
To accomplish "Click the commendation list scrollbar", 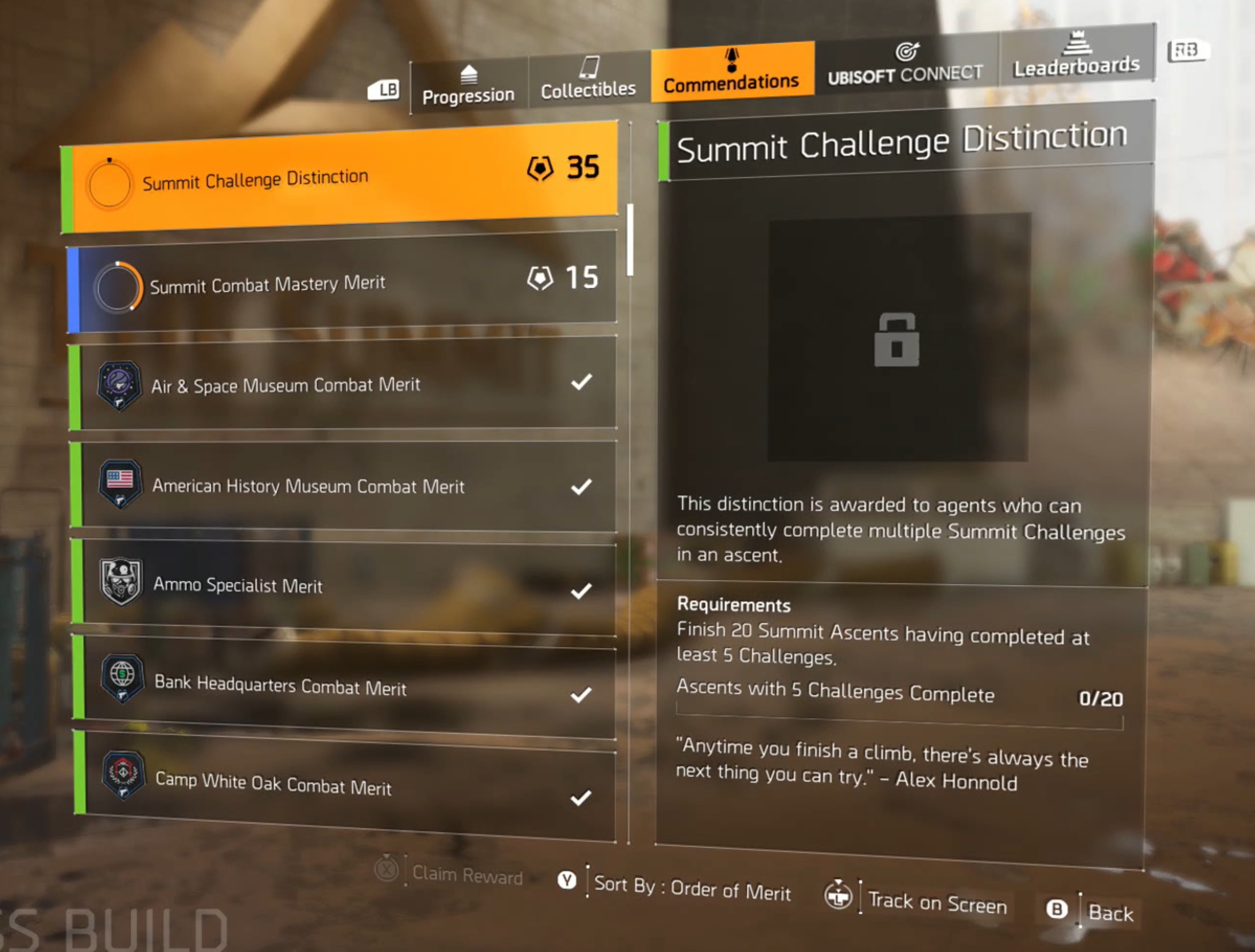I will [630, 239].
